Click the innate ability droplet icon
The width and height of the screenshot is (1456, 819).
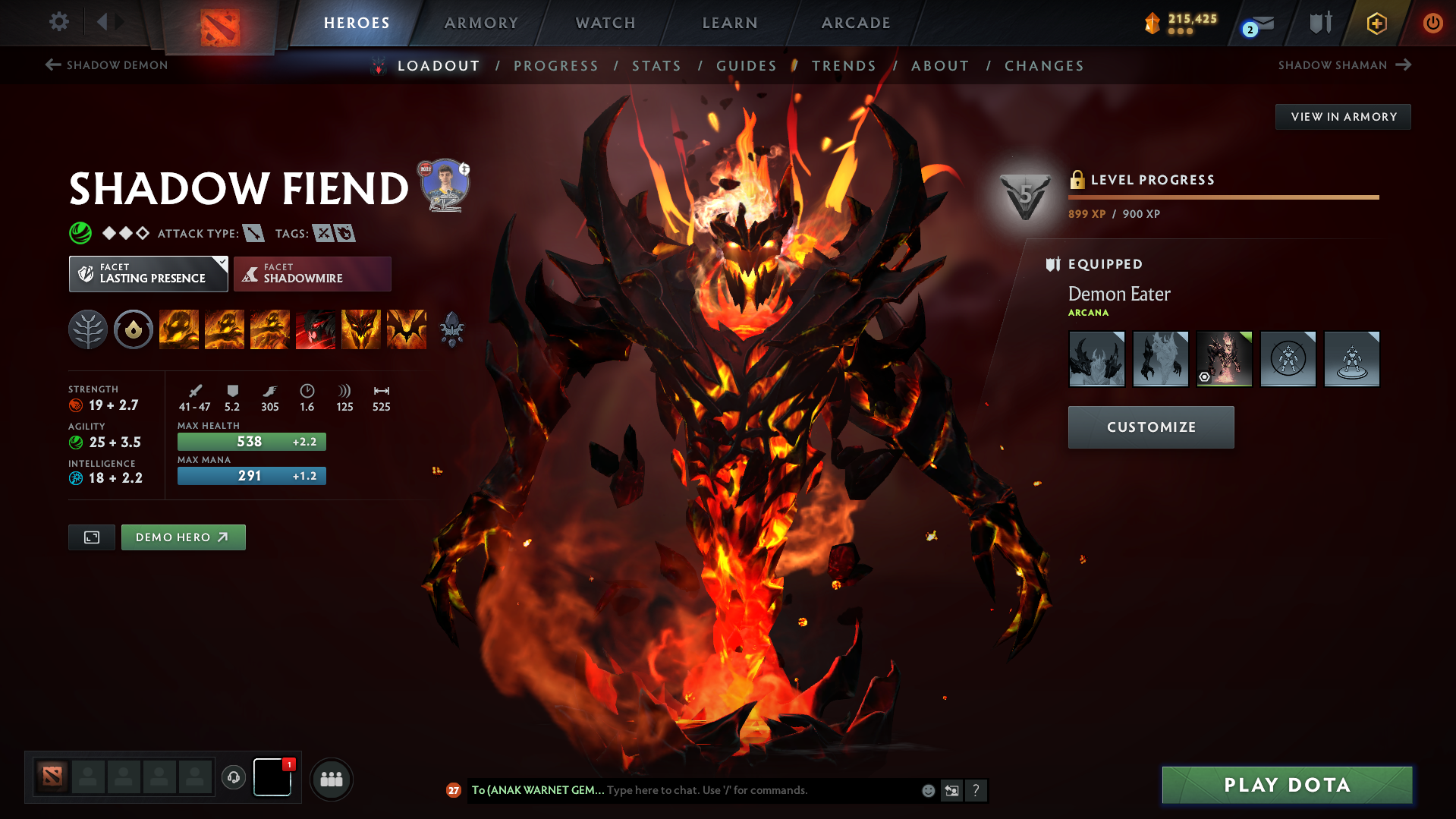point(134,329)
